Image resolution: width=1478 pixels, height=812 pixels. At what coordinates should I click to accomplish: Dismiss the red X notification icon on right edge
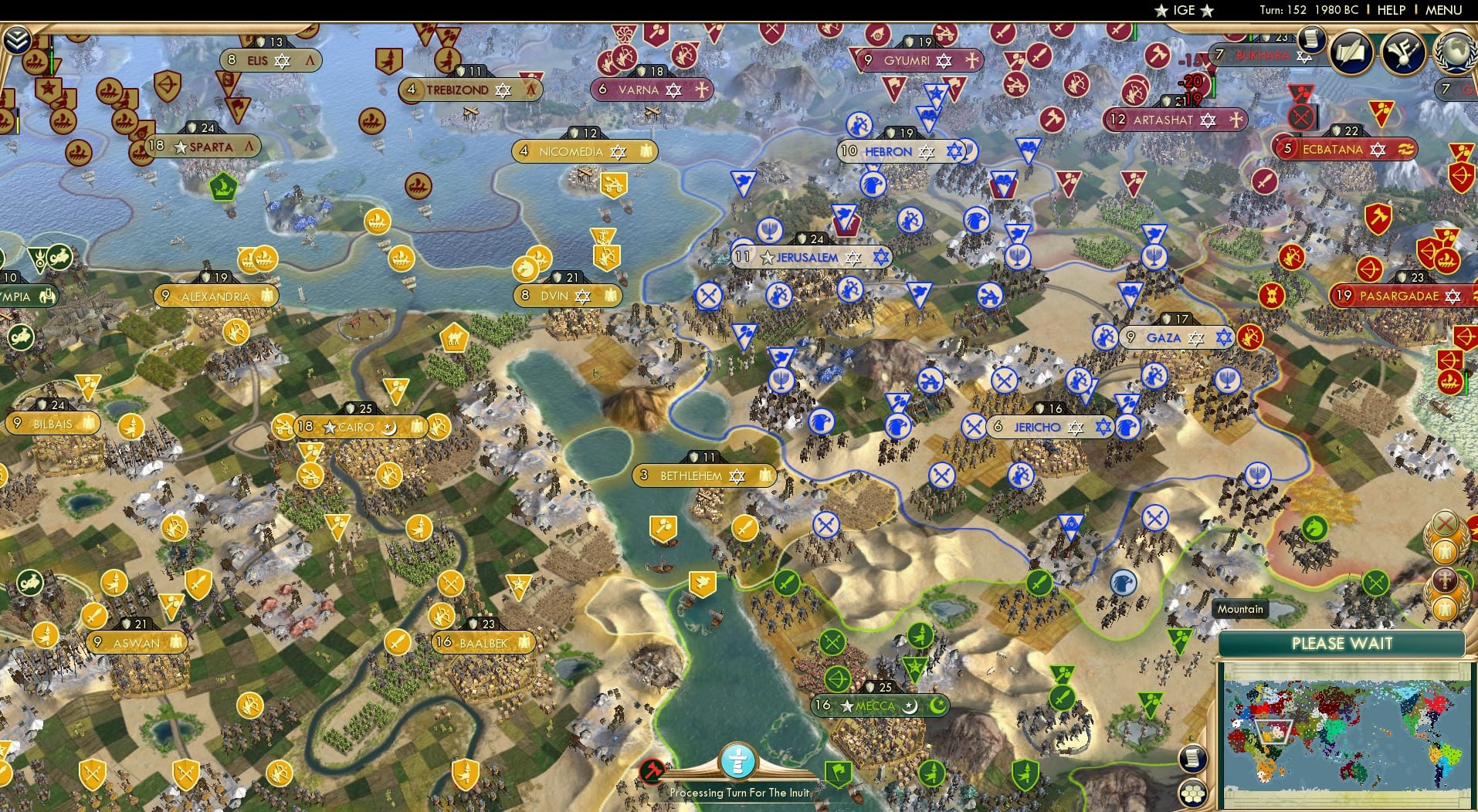point(1445,523)
